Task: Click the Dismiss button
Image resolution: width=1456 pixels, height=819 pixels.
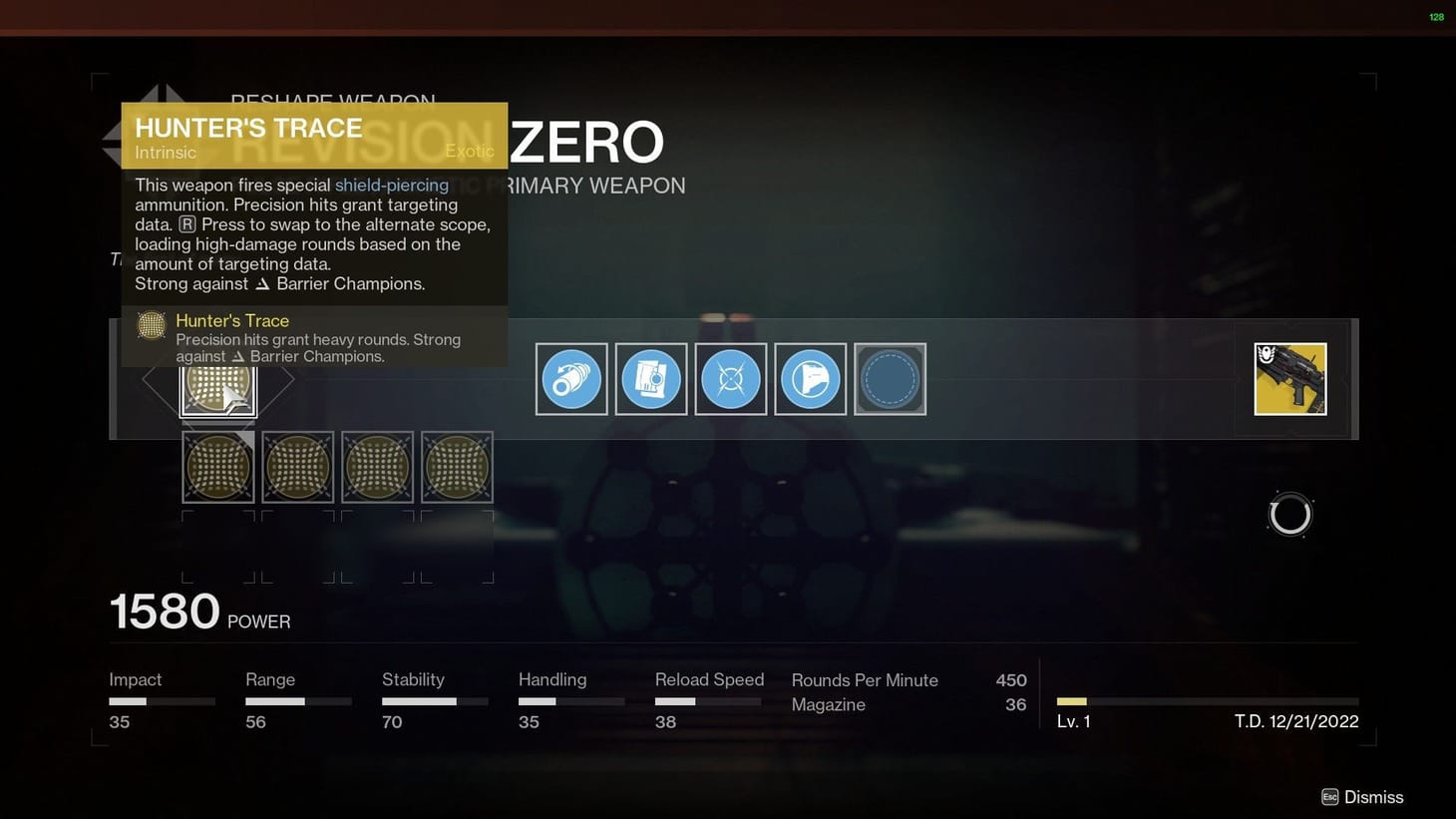Action: pyautogui.click(x=1363, y=797)
